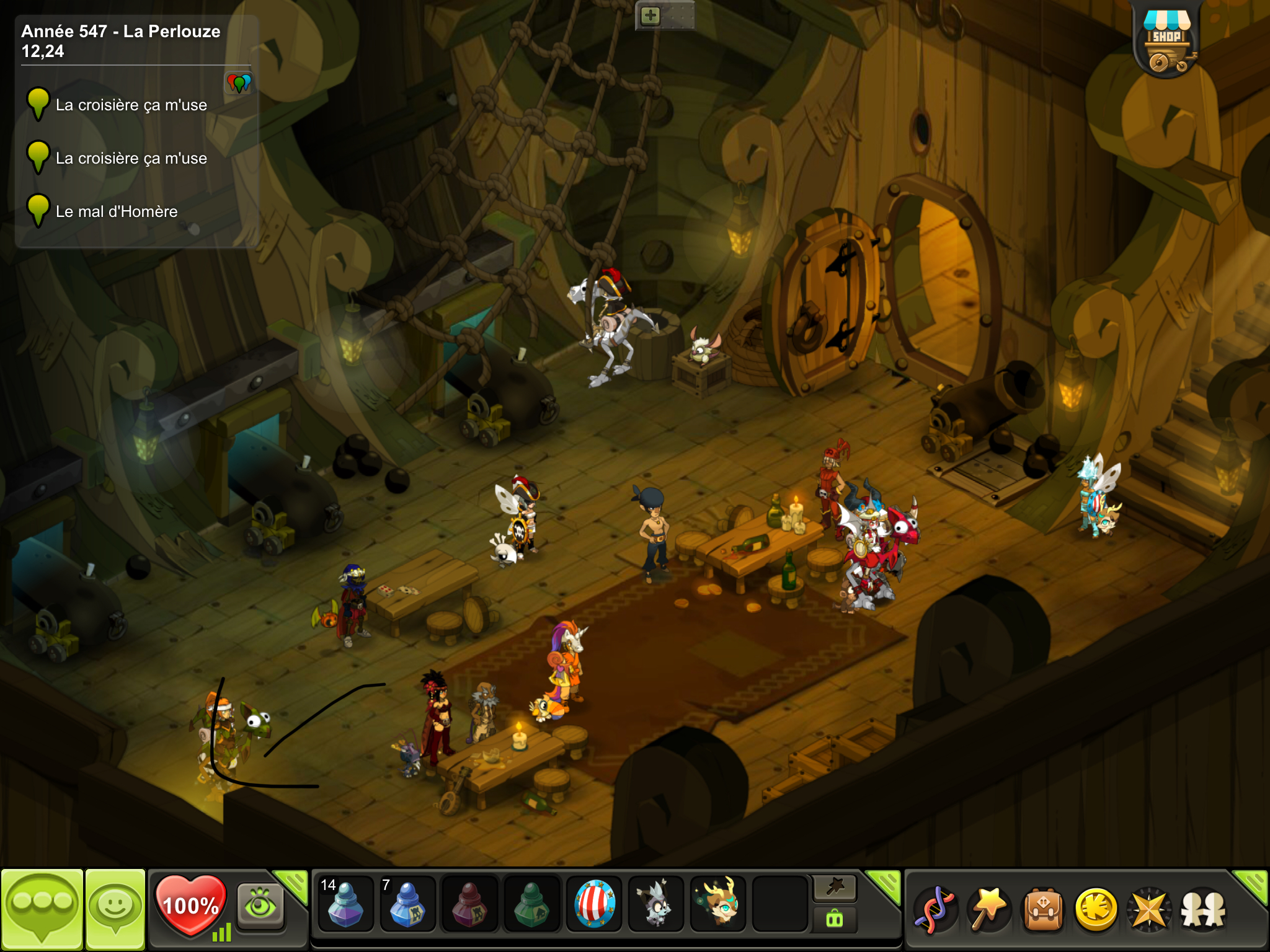Toggle the colored quest markers filter
Image resolution: width=1270 pixels, height=952 pixels.
[239, 82]
